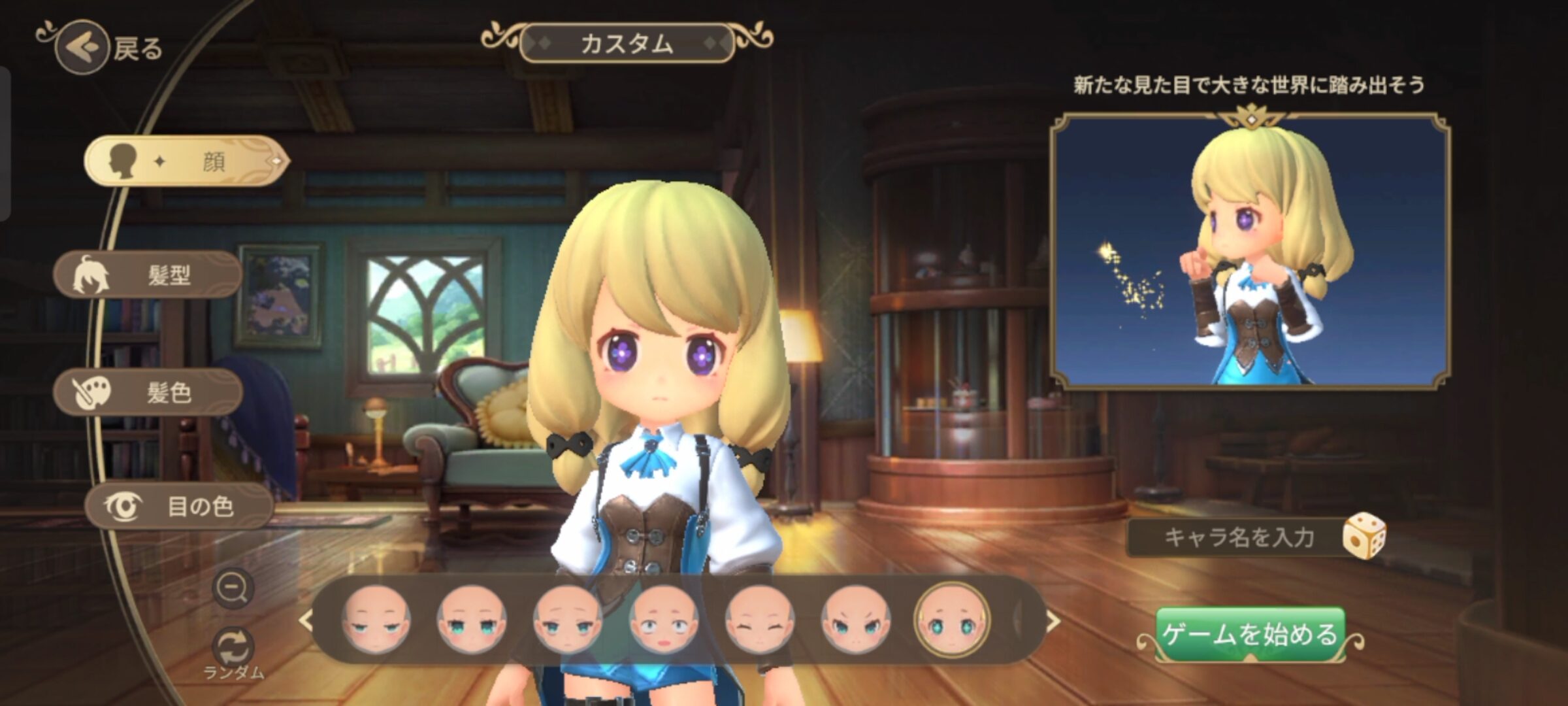
Task: Show previous faces with the left arrow
Action: pos(306,621)
